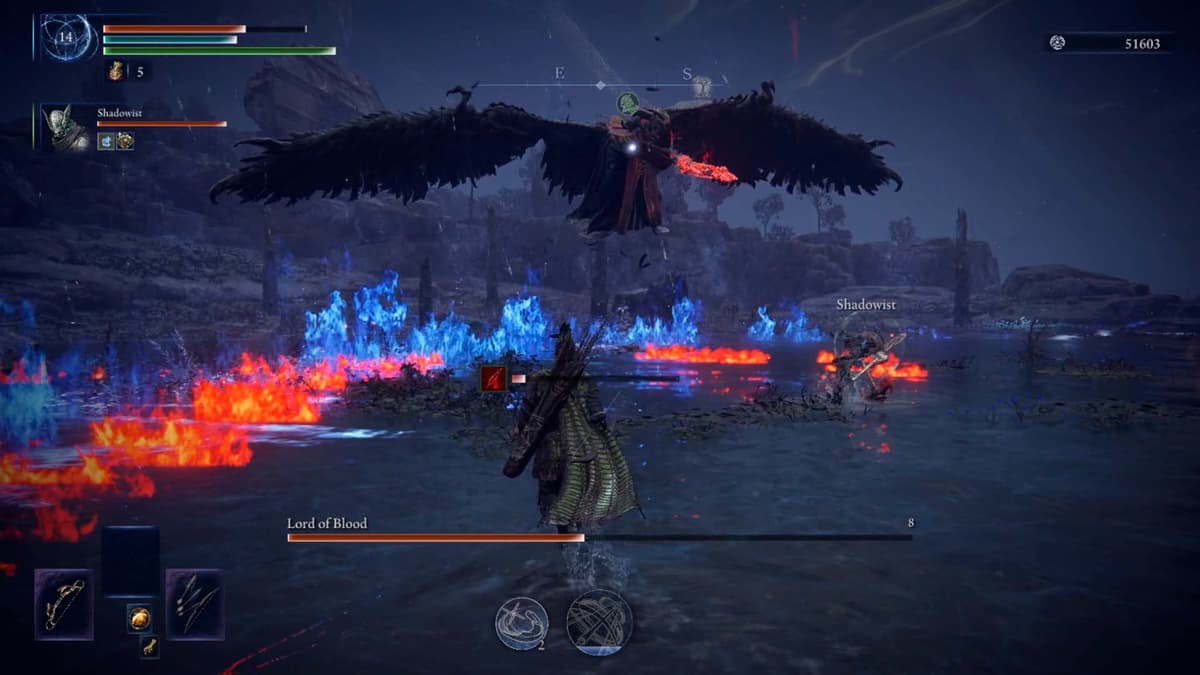Click the compass bar at top
1200x675 pixels.
point(600,85)
